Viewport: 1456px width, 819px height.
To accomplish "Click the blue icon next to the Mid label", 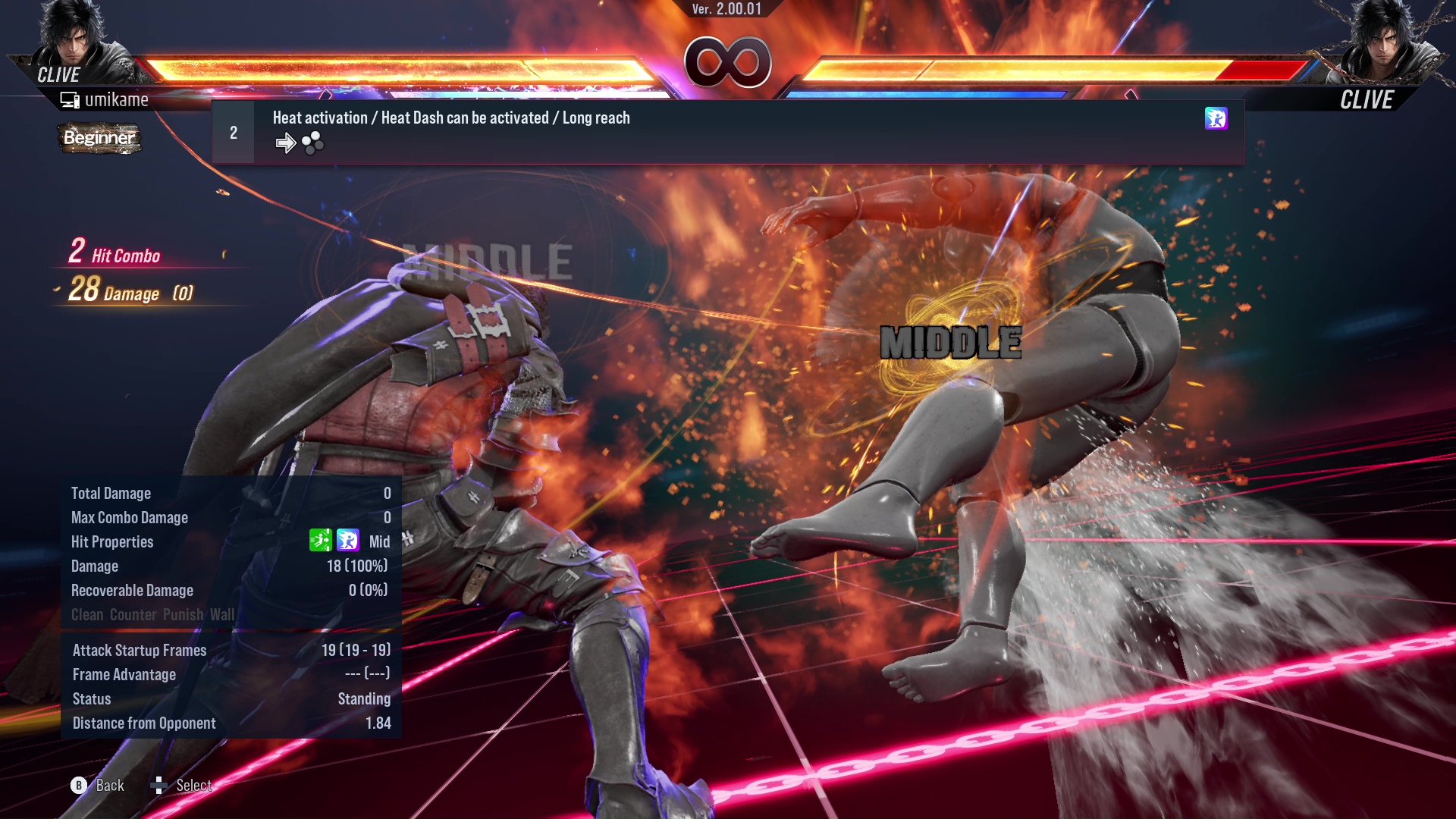I will pos(348,541).
